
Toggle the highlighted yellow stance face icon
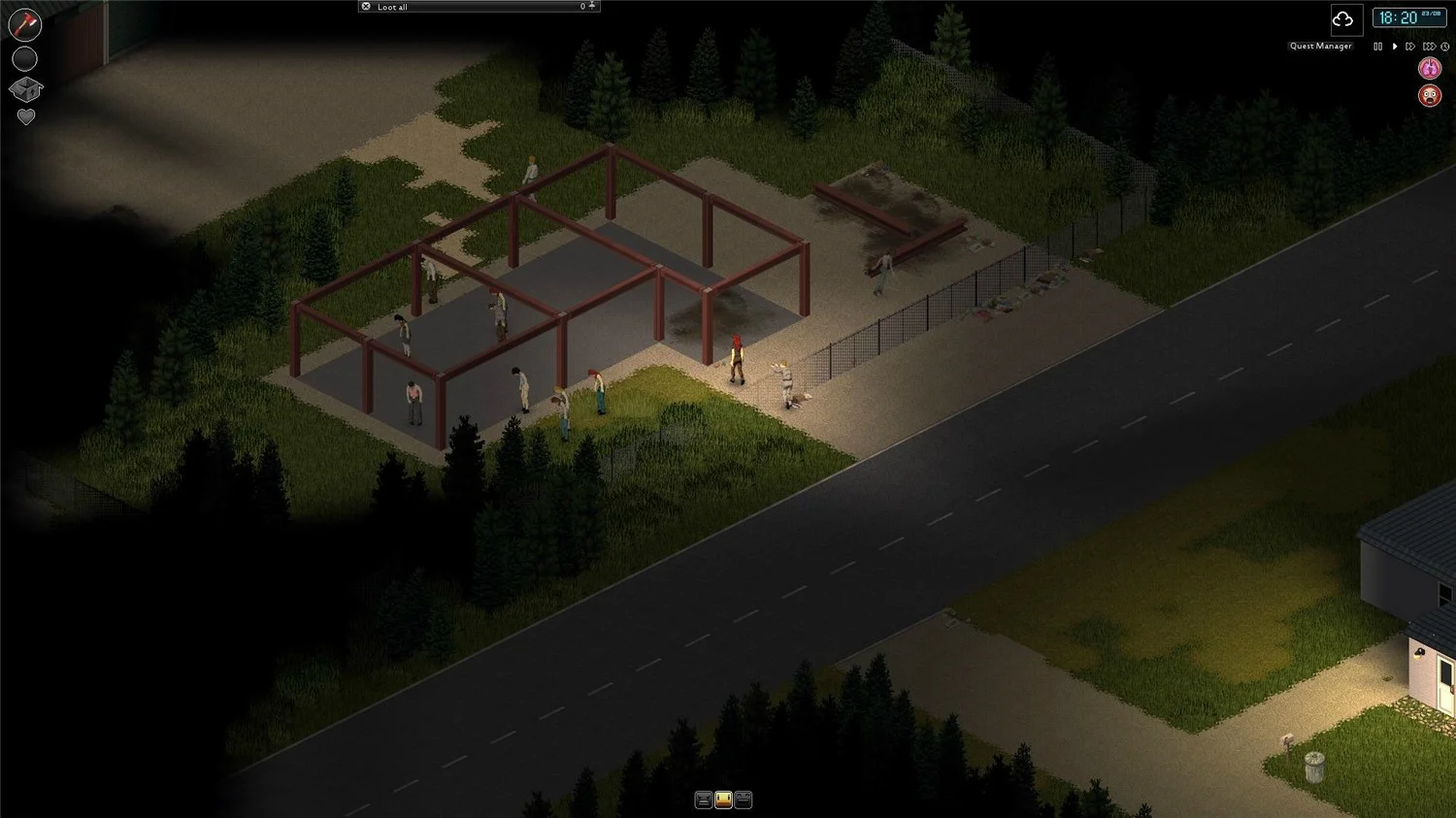(725, 799)
